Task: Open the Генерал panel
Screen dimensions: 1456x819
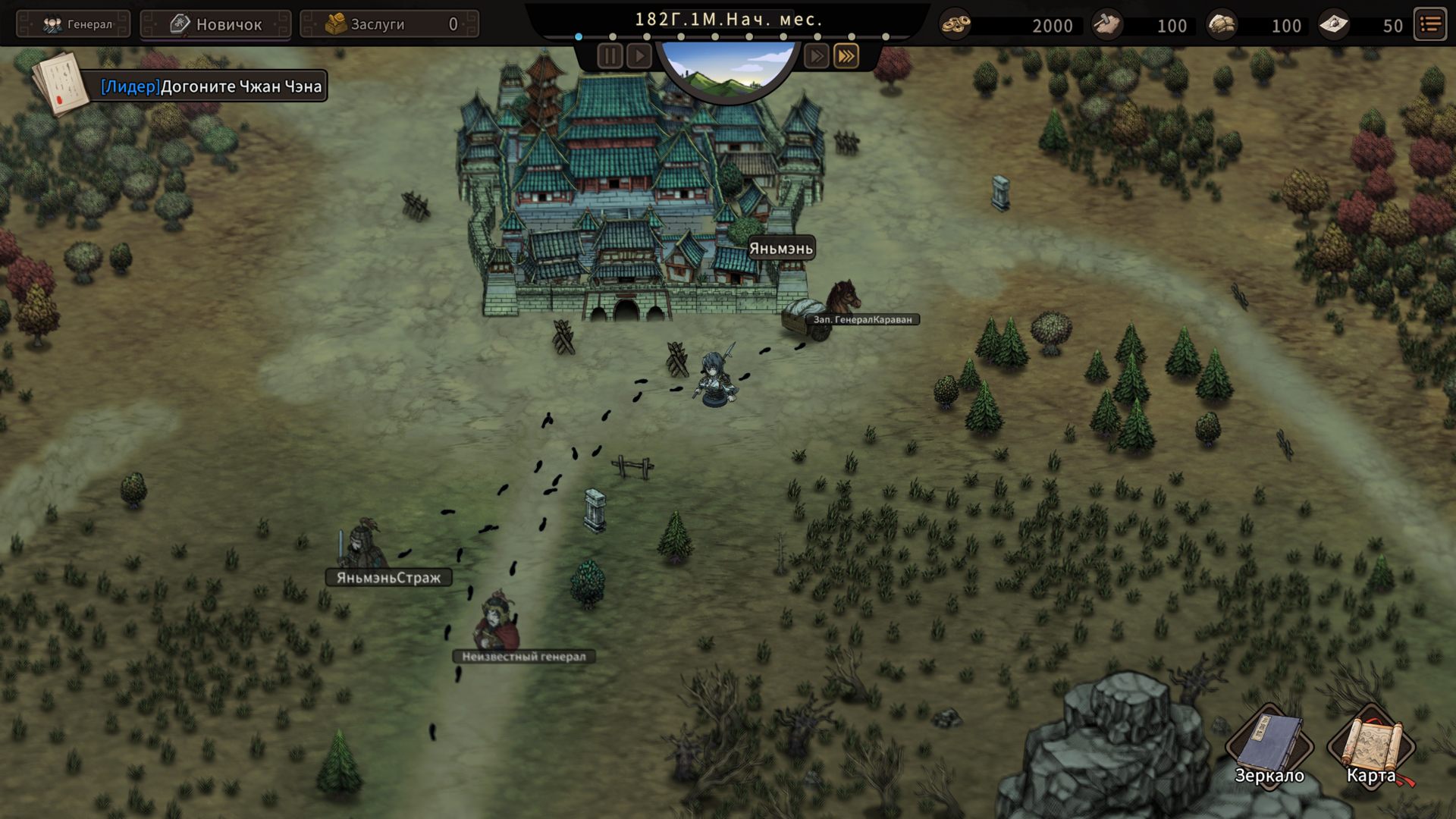Action: click(x=74, y=24)
